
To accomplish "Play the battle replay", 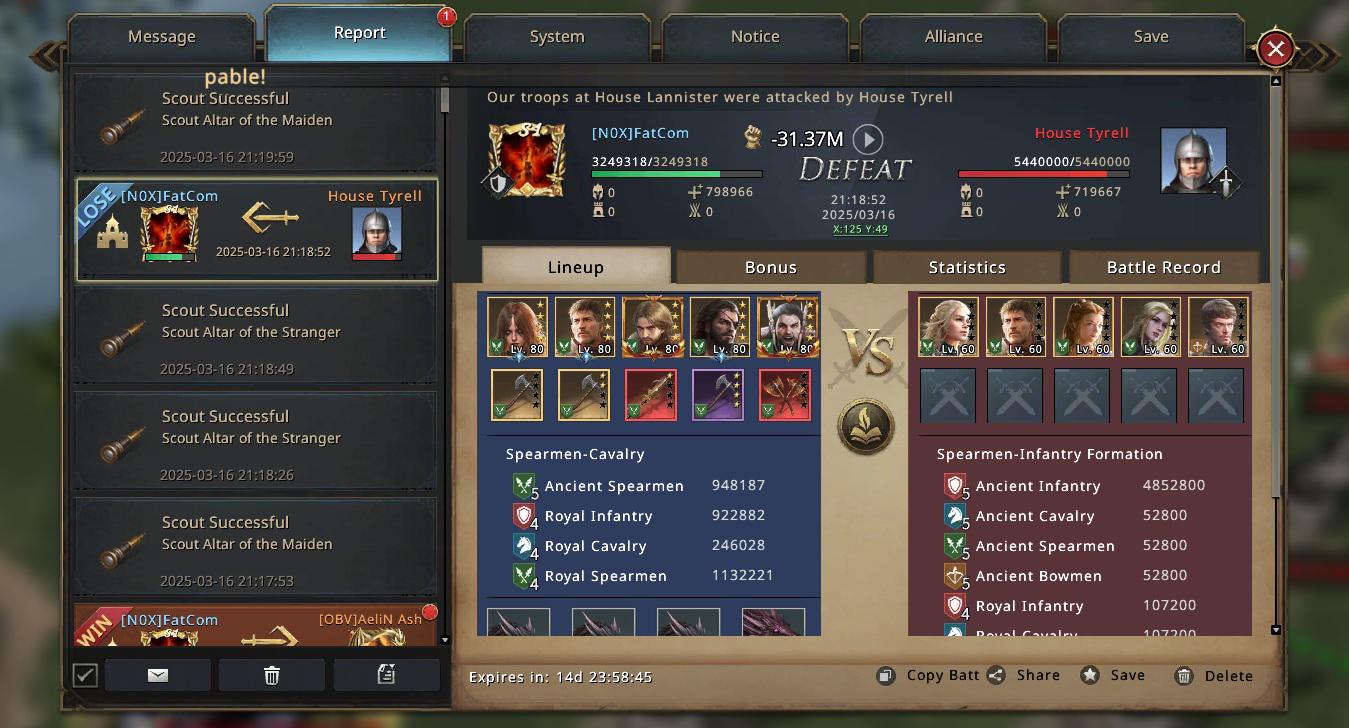I will tap(867, 139).
